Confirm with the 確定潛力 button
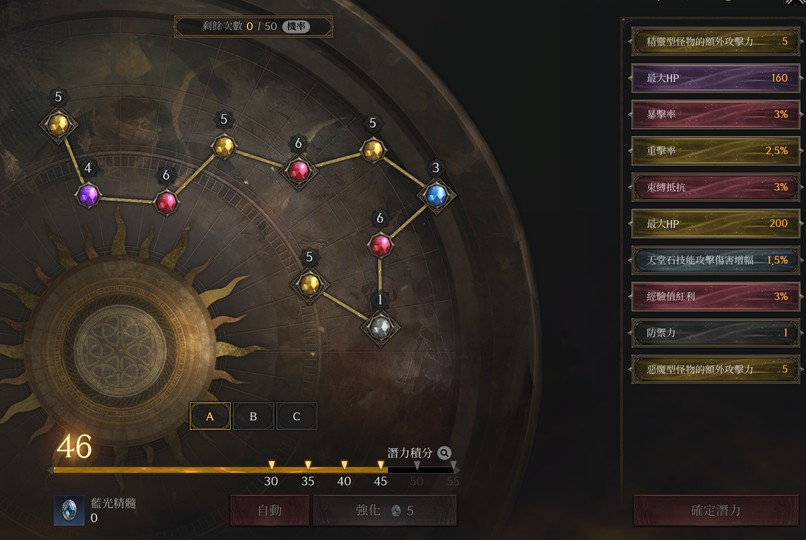806x540 pixels. click(x=716, y=510)
